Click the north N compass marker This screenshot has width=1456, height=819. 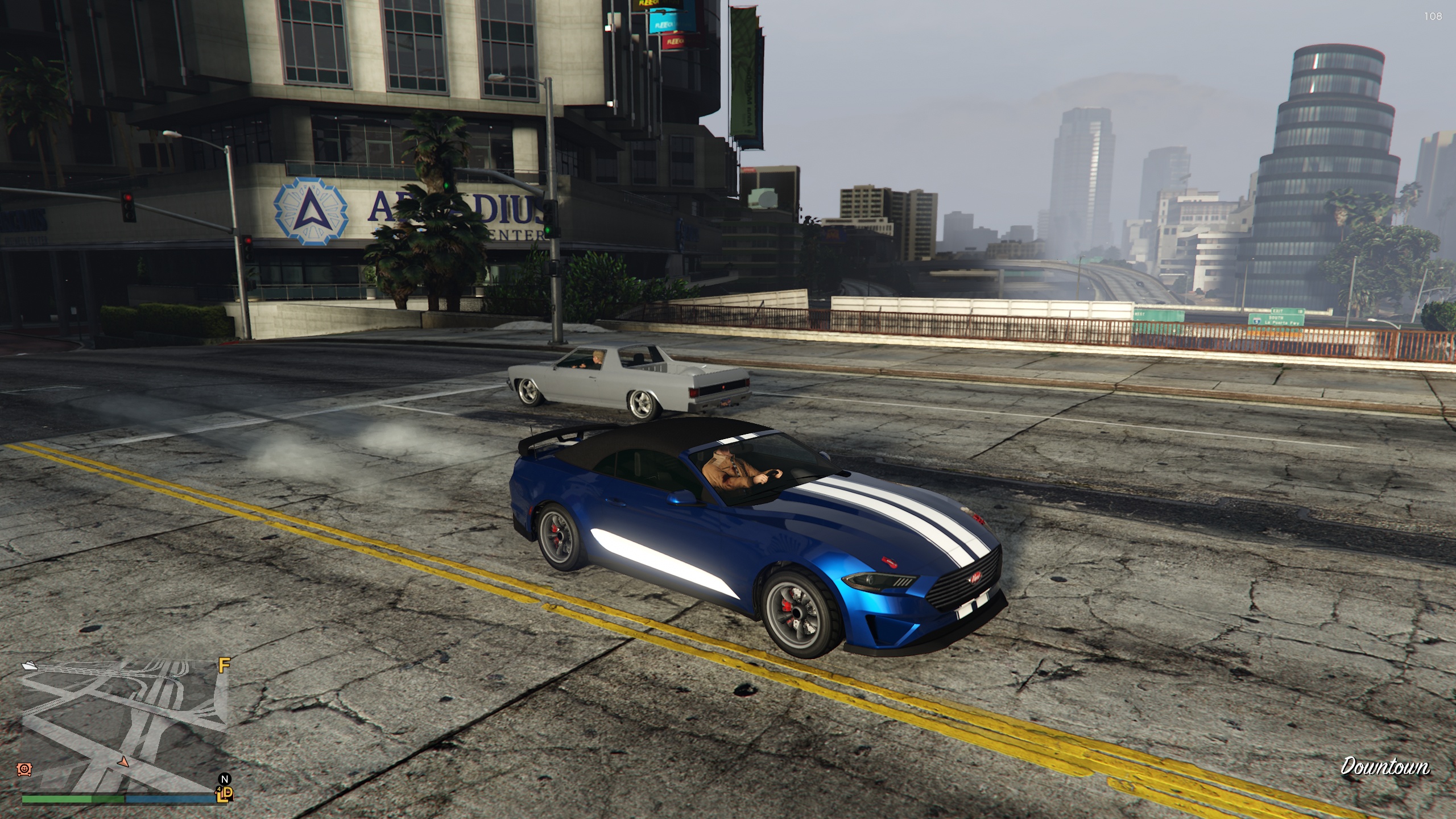(x=225, y=779)
